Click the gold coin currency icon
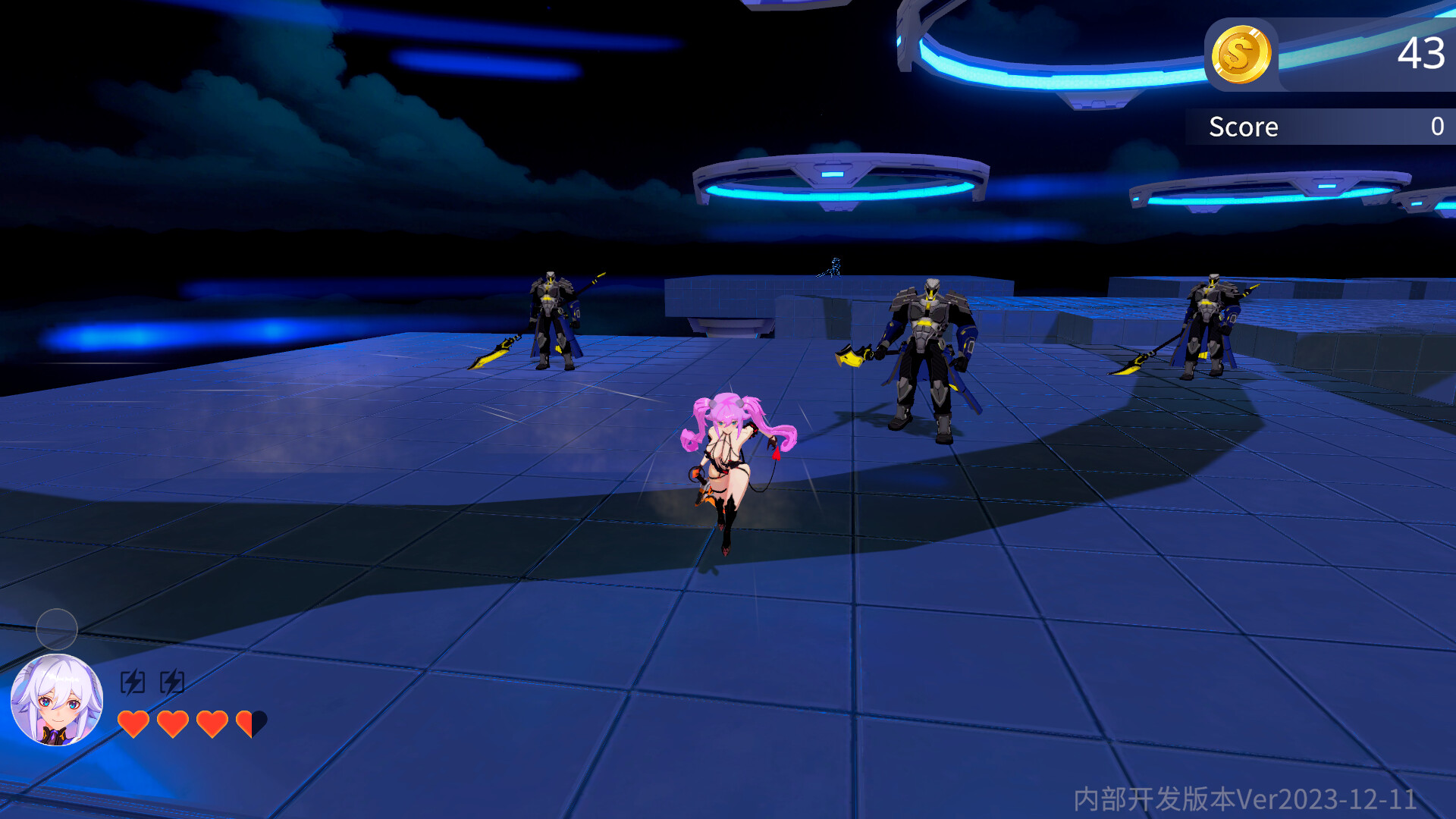Image resolution: width=1456 pixels, height=819 pixels. pos(1242,53)
